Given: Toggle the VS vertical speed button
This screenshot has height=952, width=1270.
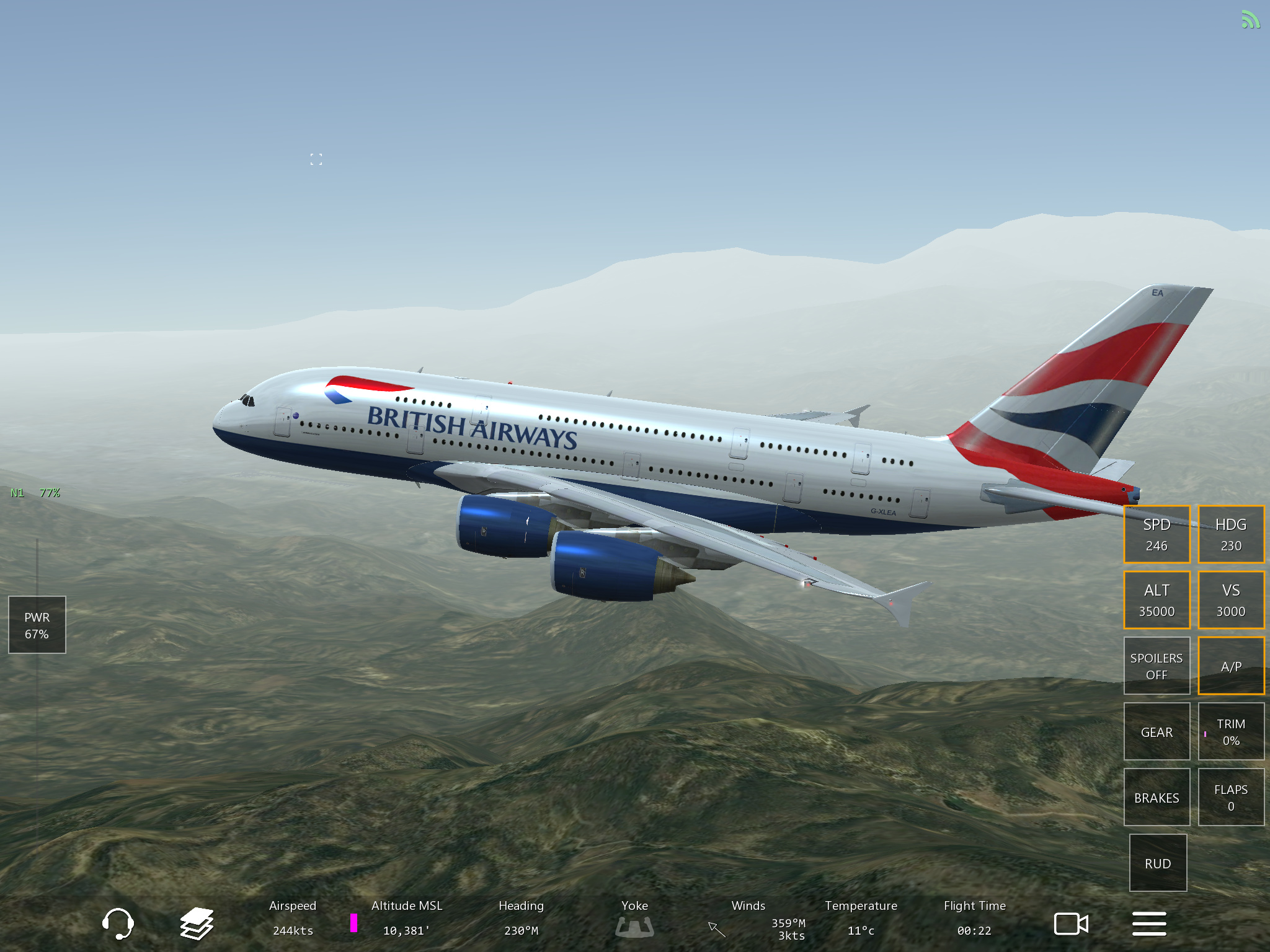Looking at the screenshot, I should [x=1231, y=600].
